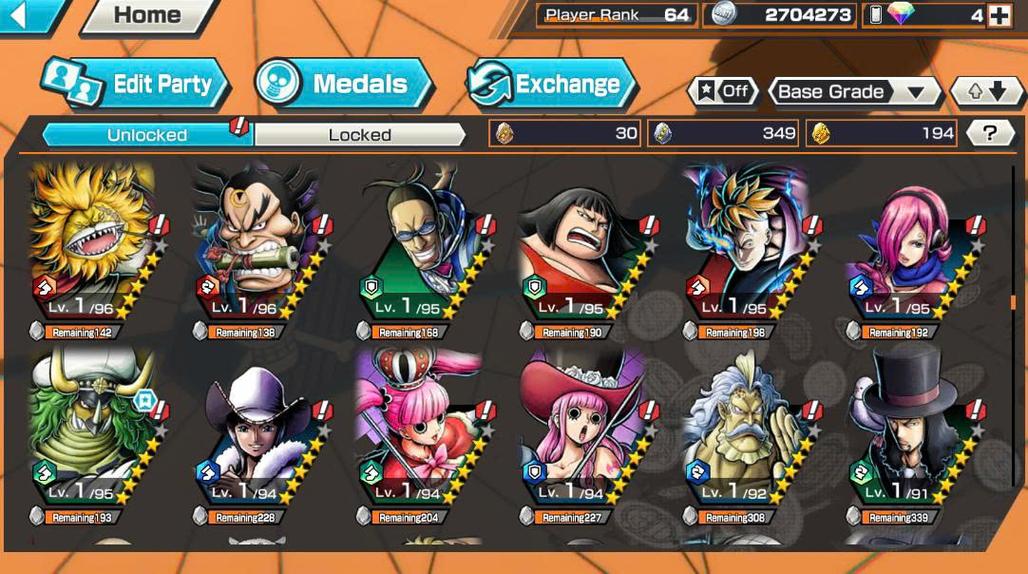
Task: Open the question mark help button
Action: (x=988, y=133)
